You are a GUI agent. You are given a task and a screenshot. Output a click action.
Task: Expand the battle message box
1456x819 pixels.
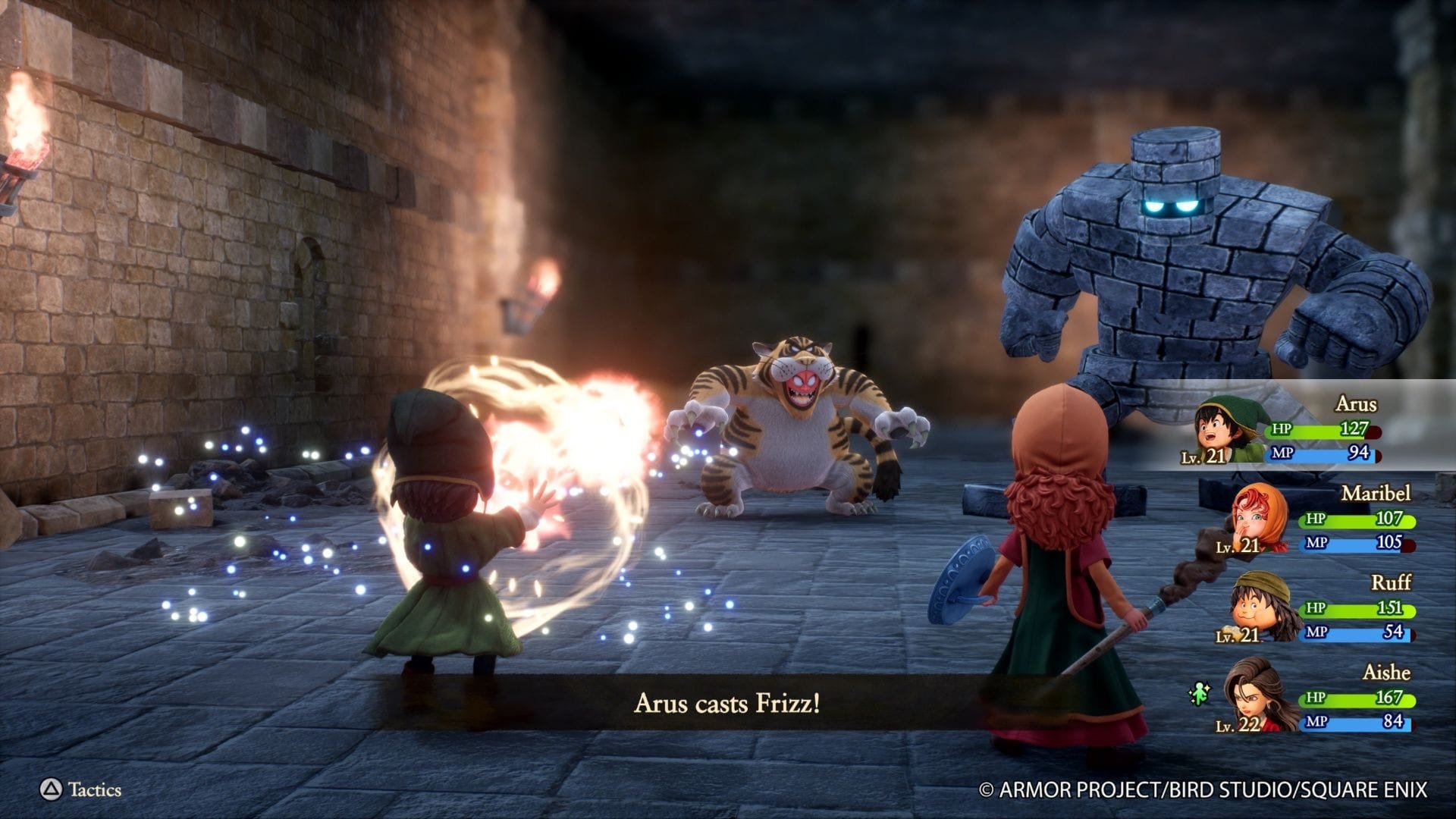tap(728, 703)
